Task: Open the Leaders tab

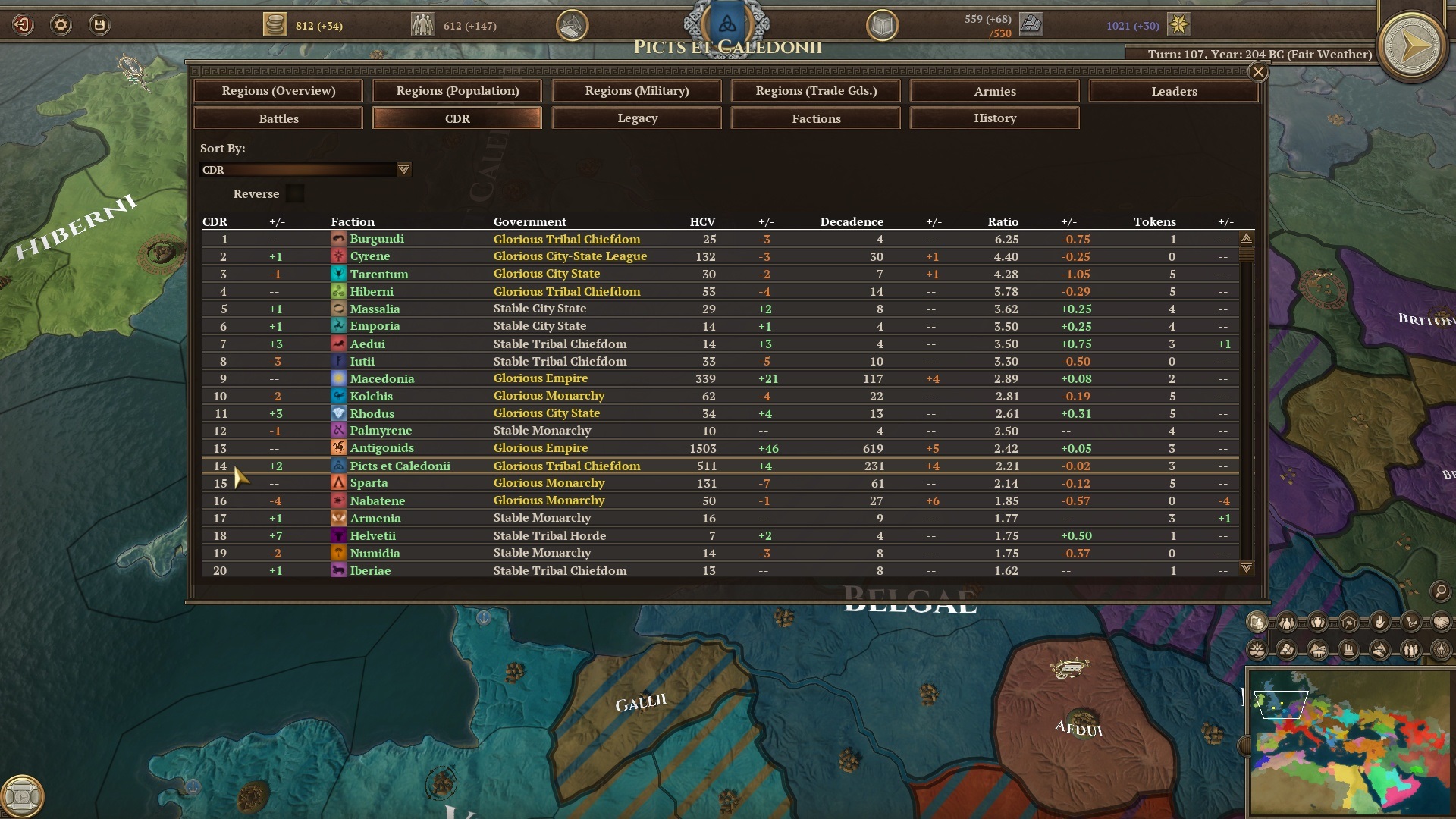Action: point(1173,91)
